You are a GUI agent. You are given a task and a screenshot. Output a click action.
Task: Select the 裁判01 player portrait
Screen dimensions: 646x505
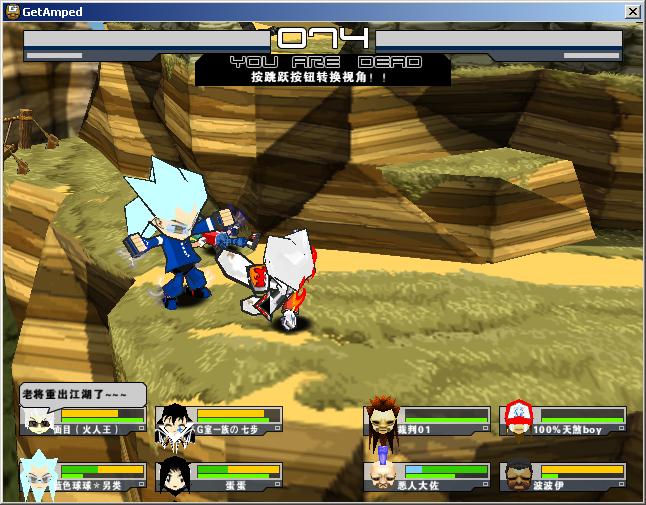click(381, 419)
